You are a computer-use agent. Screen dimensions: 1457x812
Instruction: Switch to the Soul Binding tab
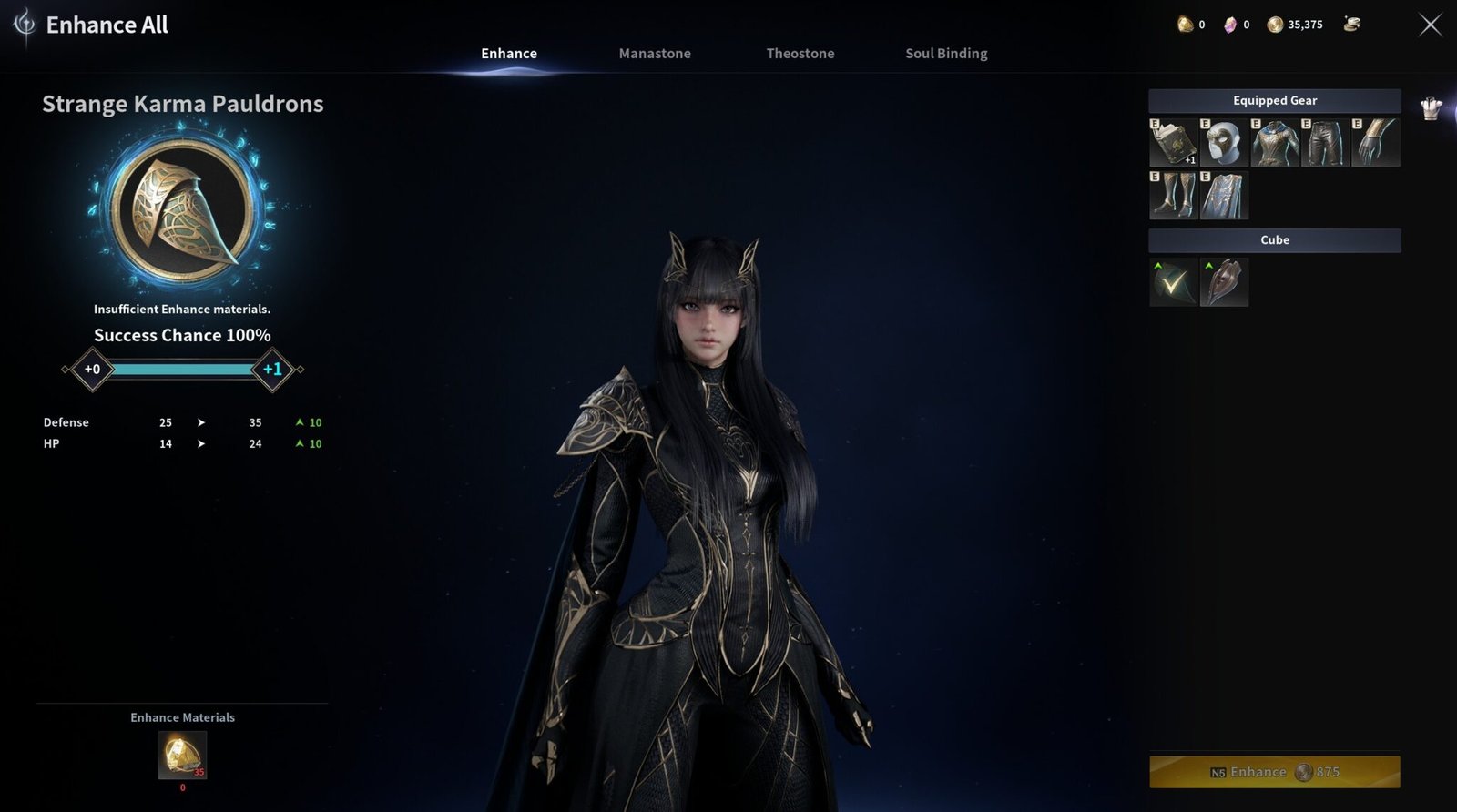945,54
